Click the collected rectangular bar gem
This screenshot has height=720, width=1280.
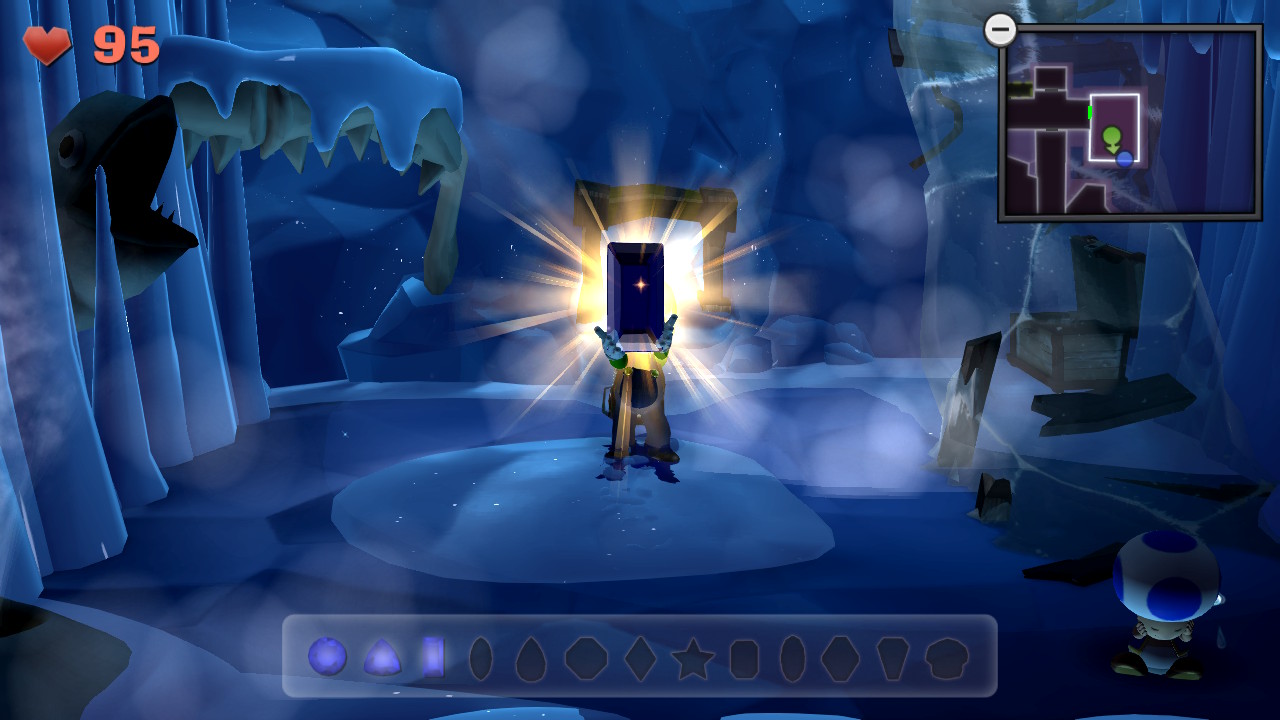(433, 659)
